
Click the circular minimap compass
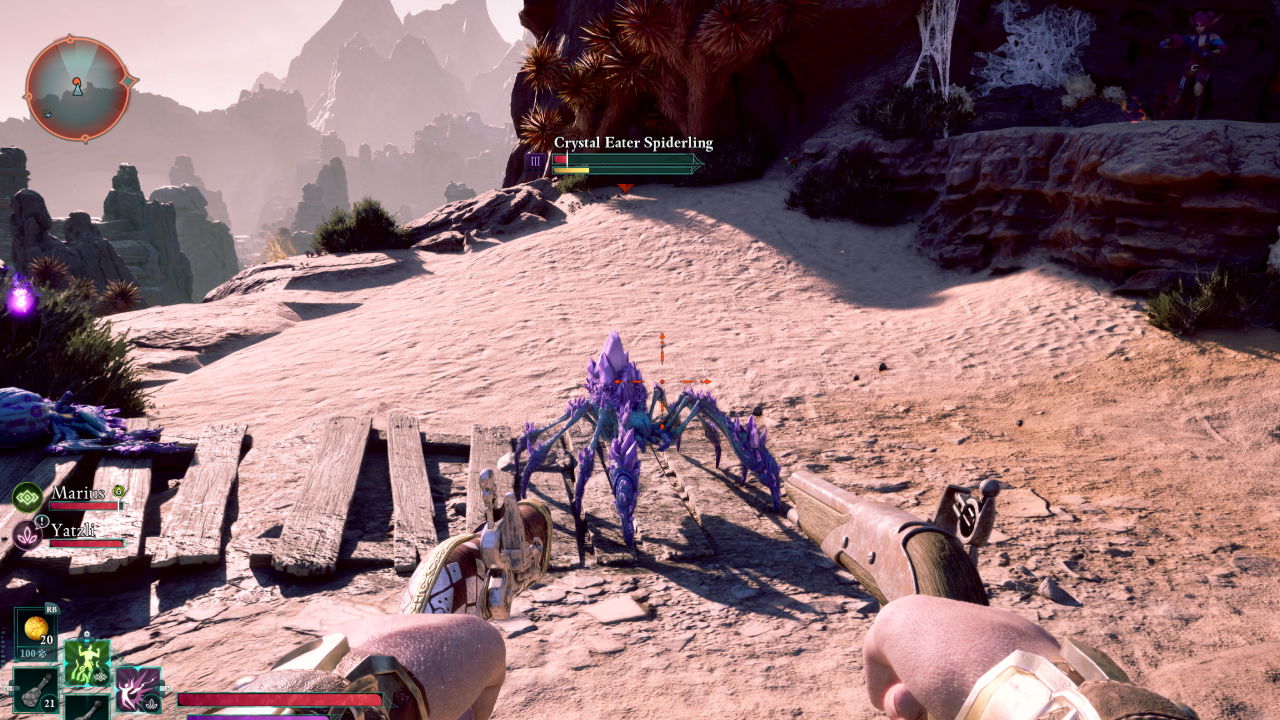(77, 88)
